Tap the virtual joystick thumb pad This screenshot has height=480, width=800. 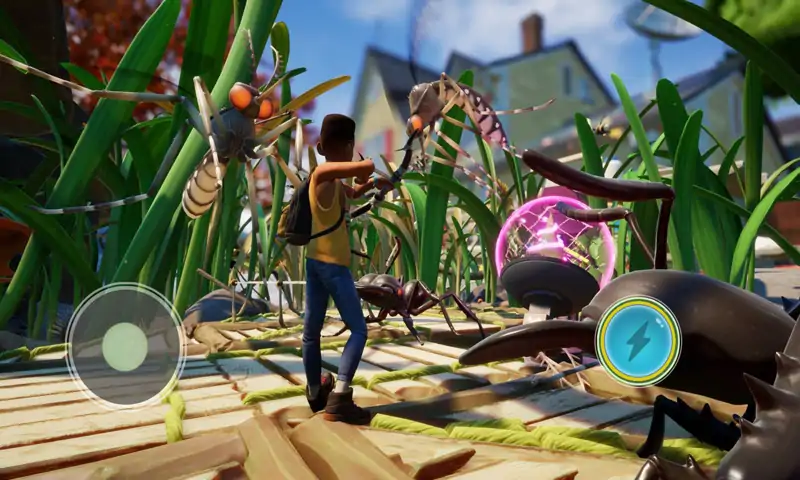point(125,346)
